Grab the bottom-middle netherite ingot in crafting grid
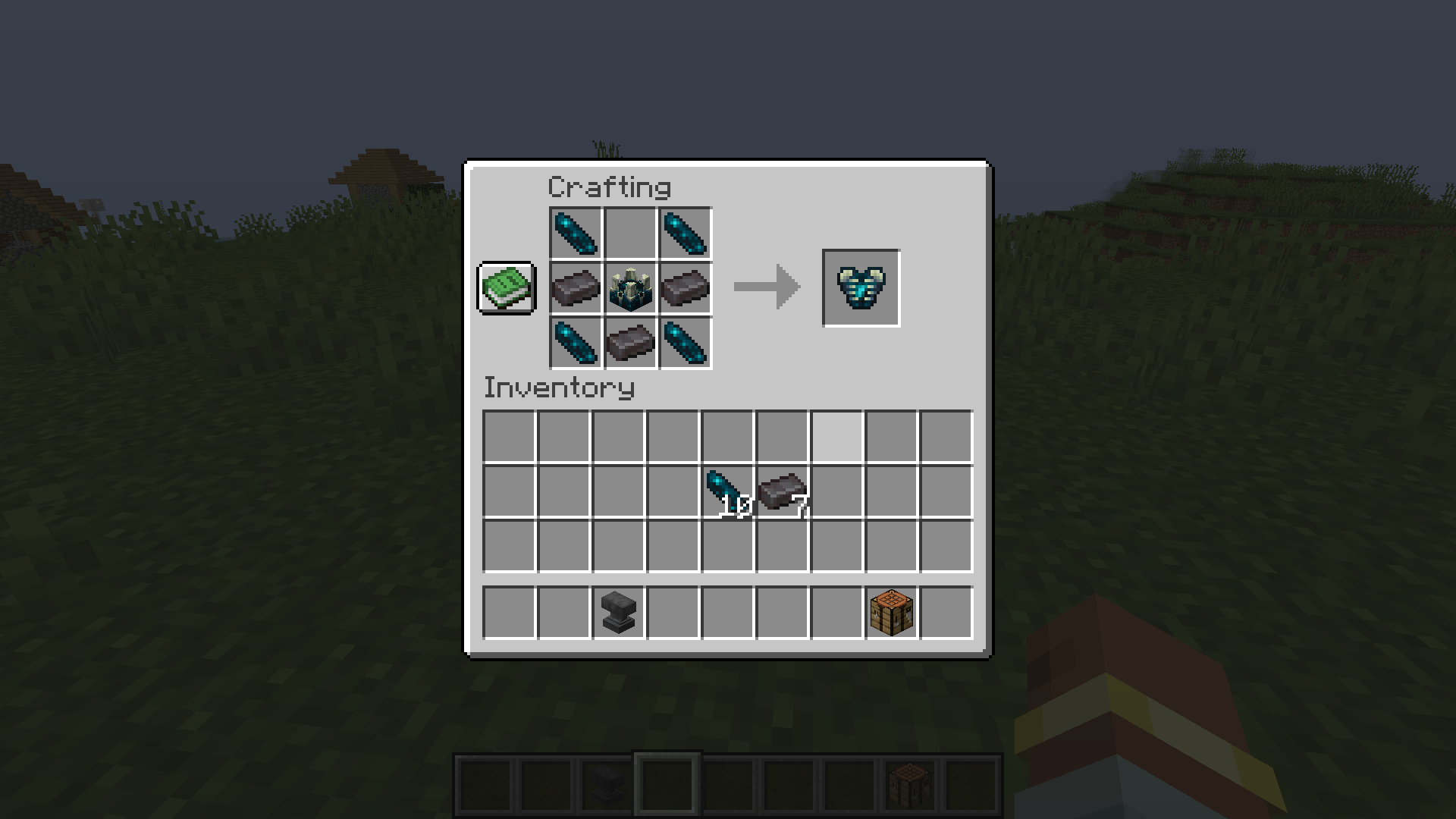Viewport: 1456px width, 819px height. (629, 344)
